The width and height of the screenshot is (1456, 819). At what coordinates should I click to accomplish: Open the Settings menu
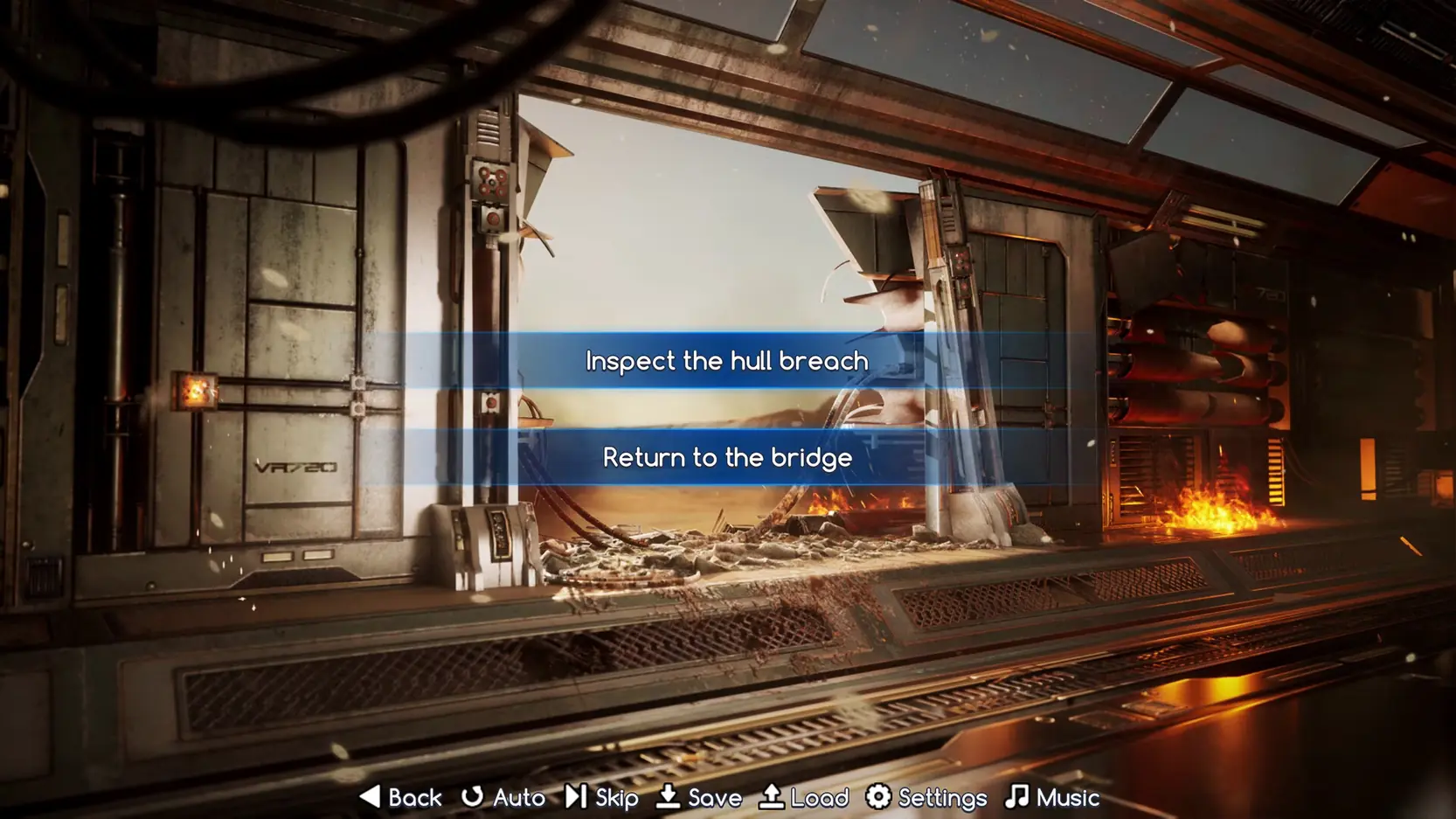(926, 797)
